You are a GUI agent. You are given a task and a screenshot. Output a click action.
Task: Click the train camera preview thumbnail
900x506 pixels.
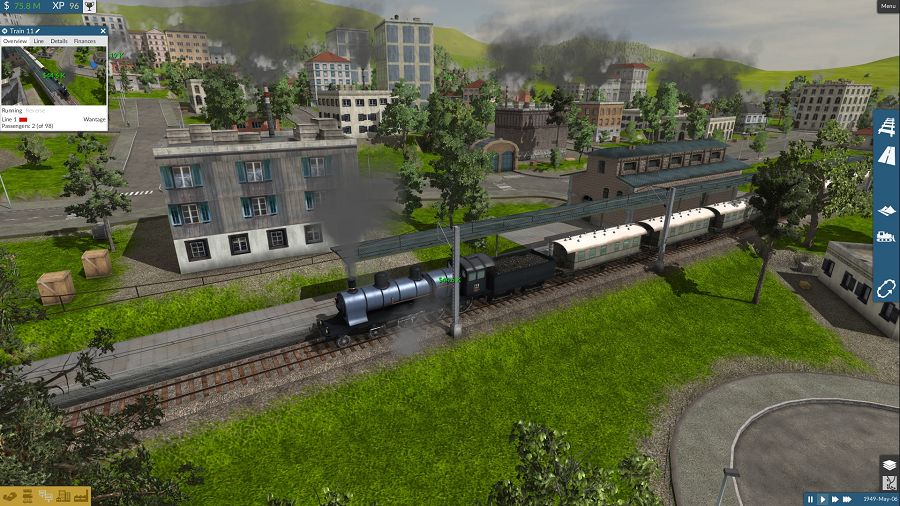click(53, 75)
